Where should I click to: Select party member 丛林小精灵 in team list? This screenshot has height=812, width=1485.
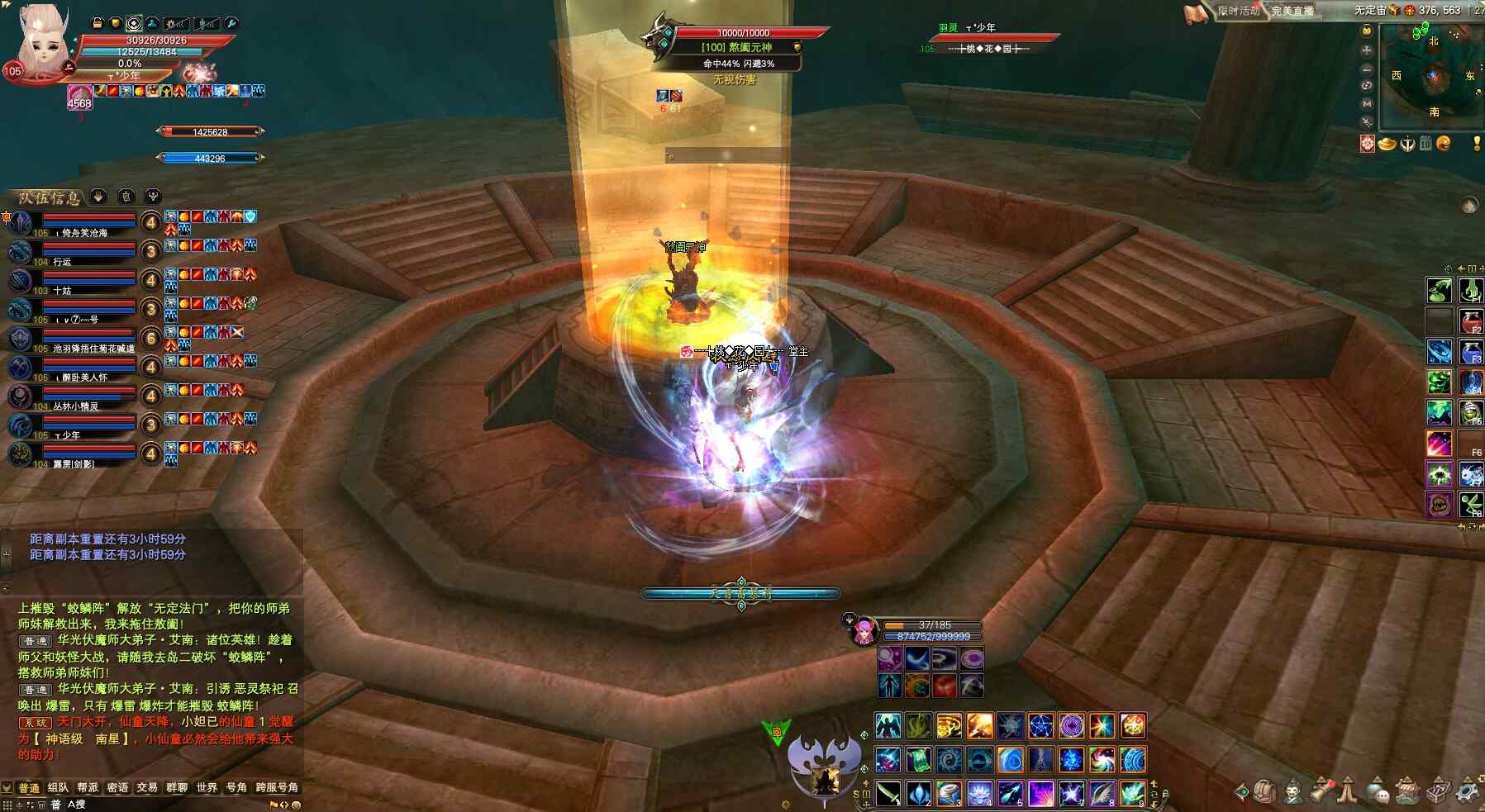click(x=76, y=406)
